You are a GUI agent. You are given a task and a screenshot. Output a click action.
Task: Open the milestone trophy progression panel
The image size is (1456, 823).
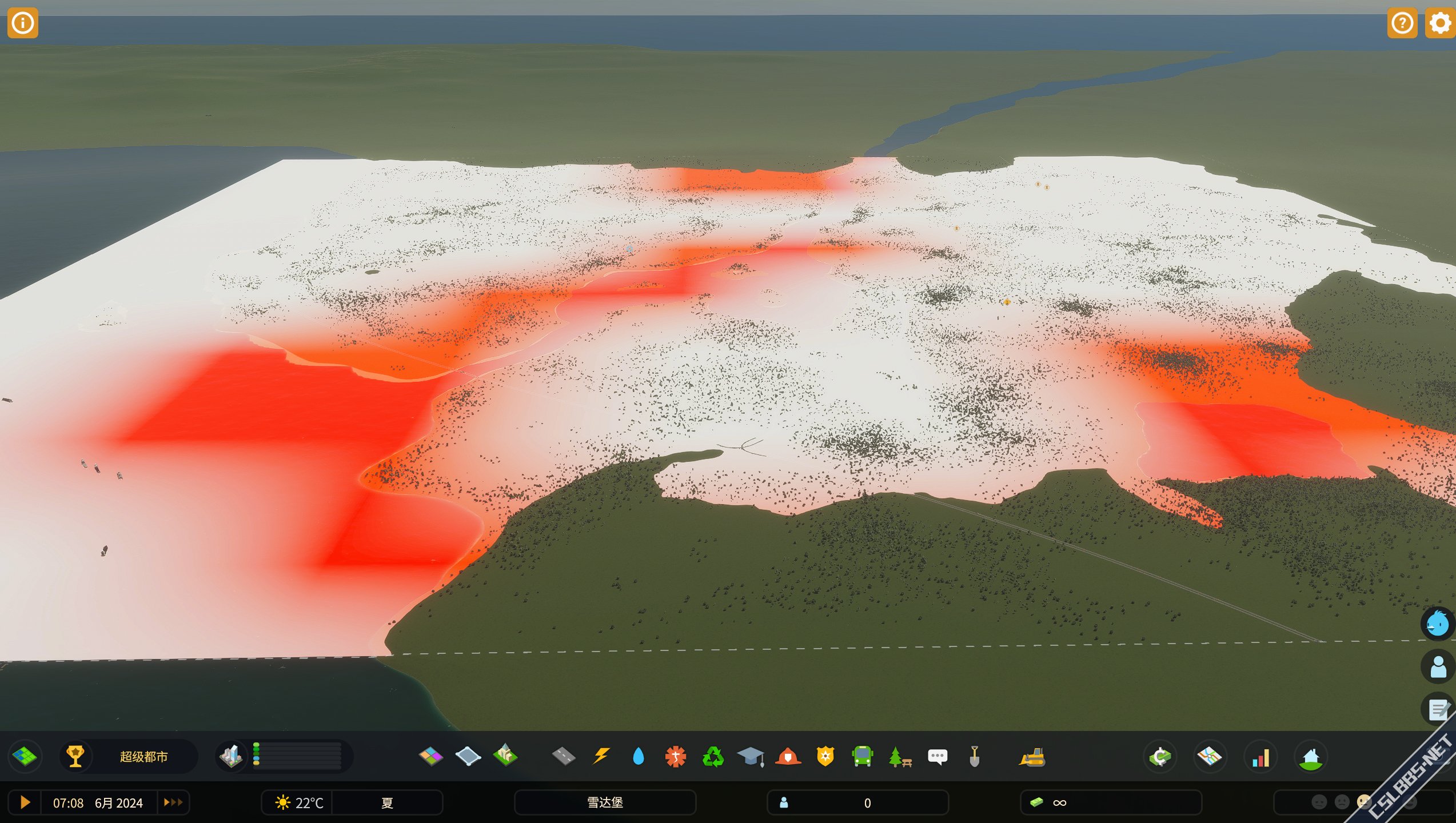[75, 757]
